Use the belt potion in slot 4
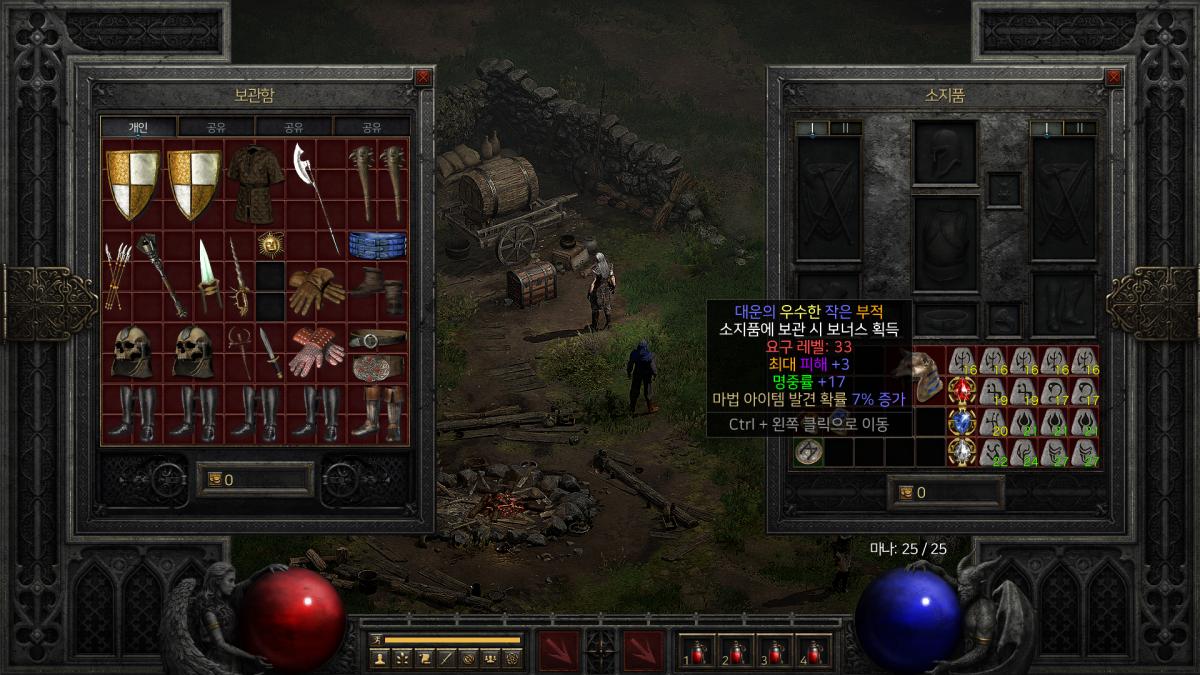Image resolution: width=1200 pixels, height=675 pixels. (813, 650)
